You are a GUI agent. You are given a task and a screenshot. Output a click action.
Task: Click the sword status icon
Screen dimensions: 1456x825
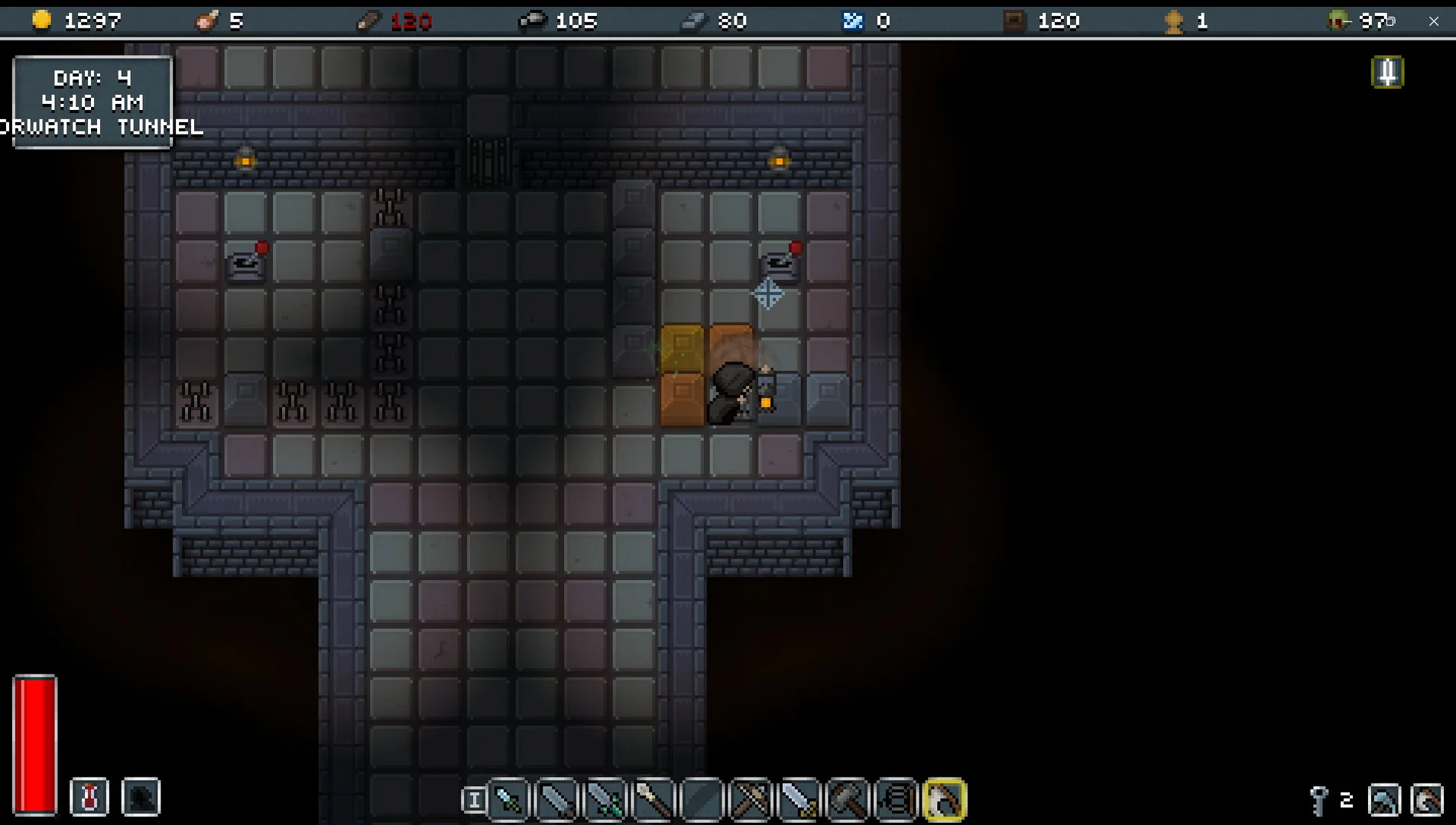pyautogui.click(x=1387, y=73)
